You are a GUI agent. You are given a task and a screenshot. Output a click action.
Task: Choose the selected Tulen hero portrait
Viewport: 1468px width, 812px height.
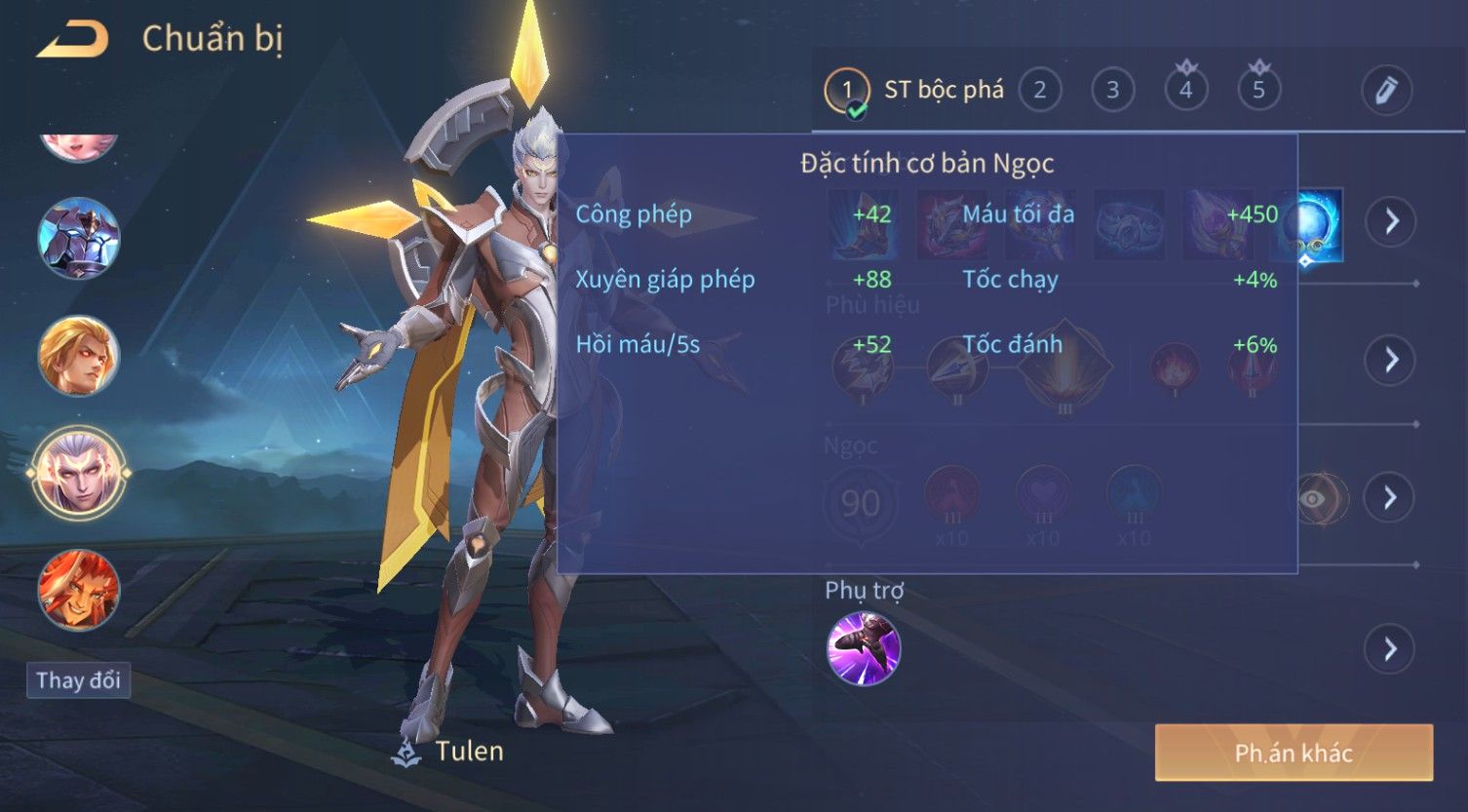coord(79,474)
